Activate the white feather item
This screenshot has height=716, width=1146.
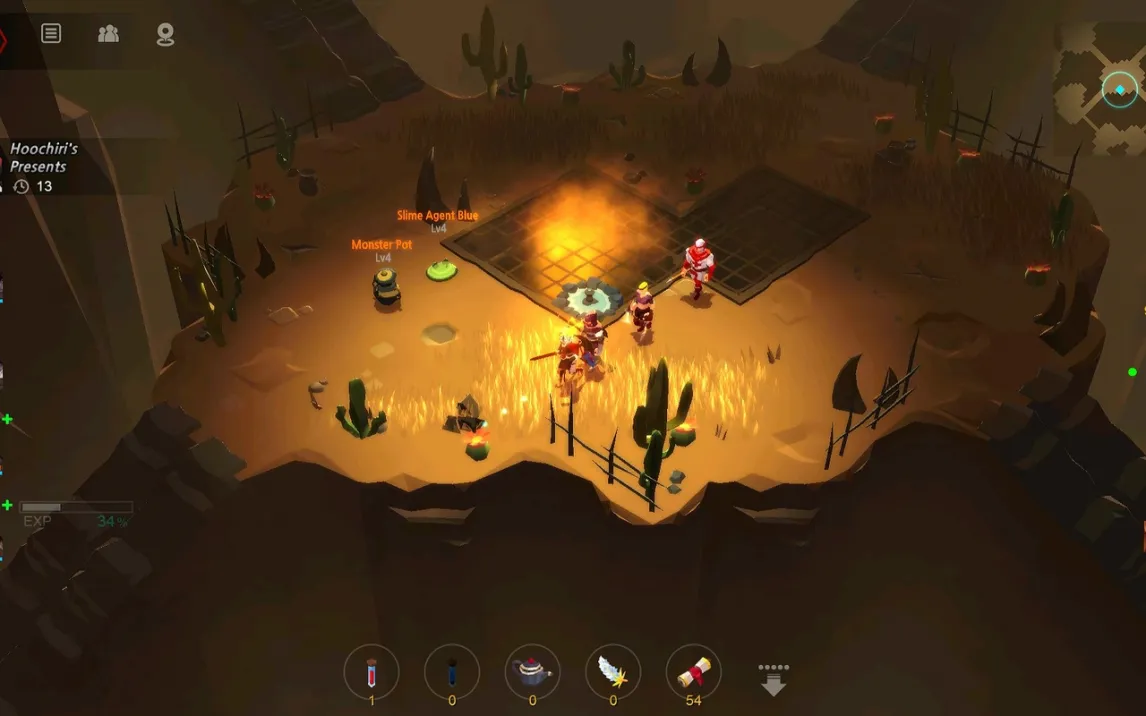point(613,672)
